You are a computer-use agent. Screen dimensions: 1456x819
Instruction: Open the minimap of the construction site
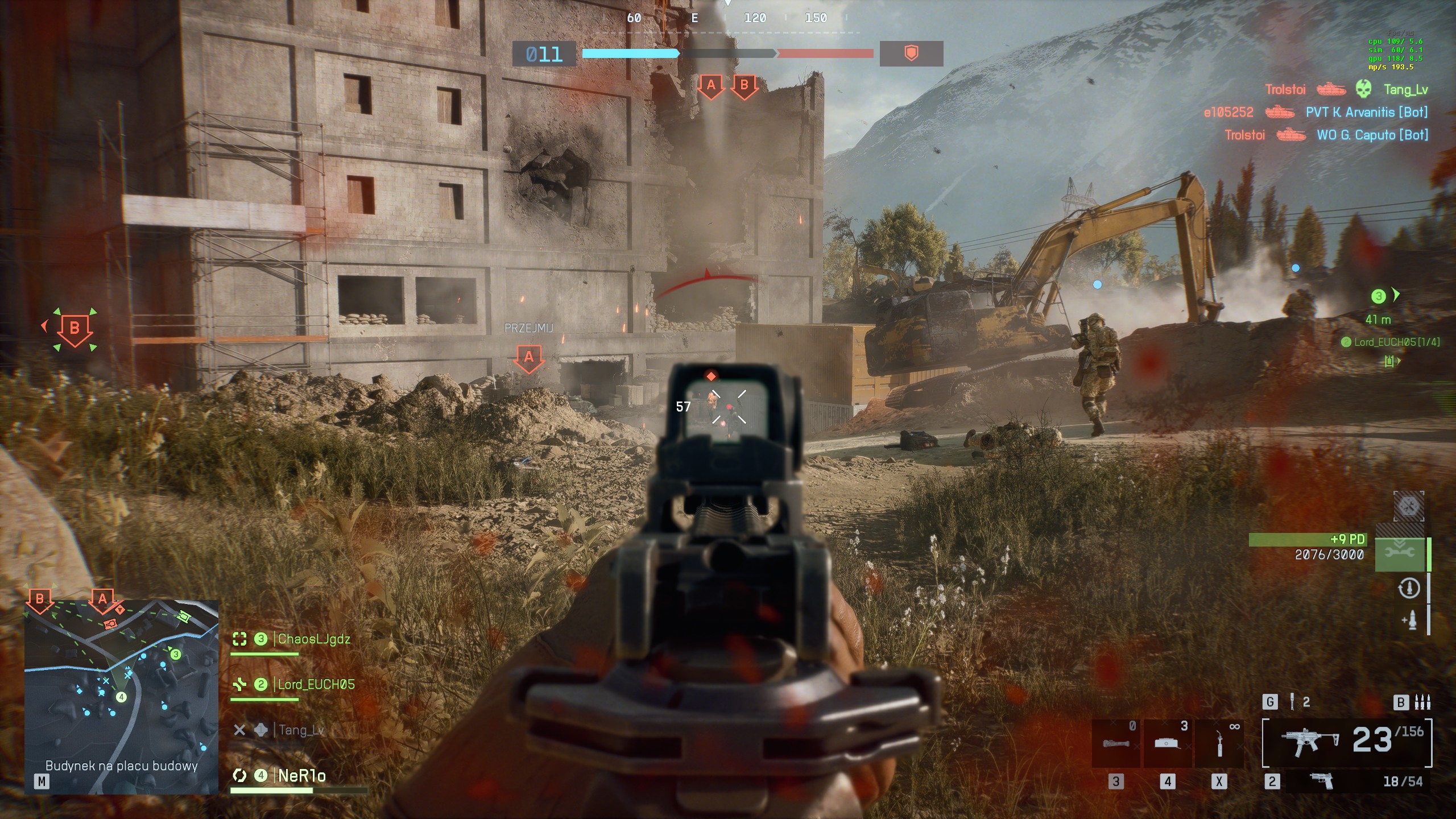121,697
